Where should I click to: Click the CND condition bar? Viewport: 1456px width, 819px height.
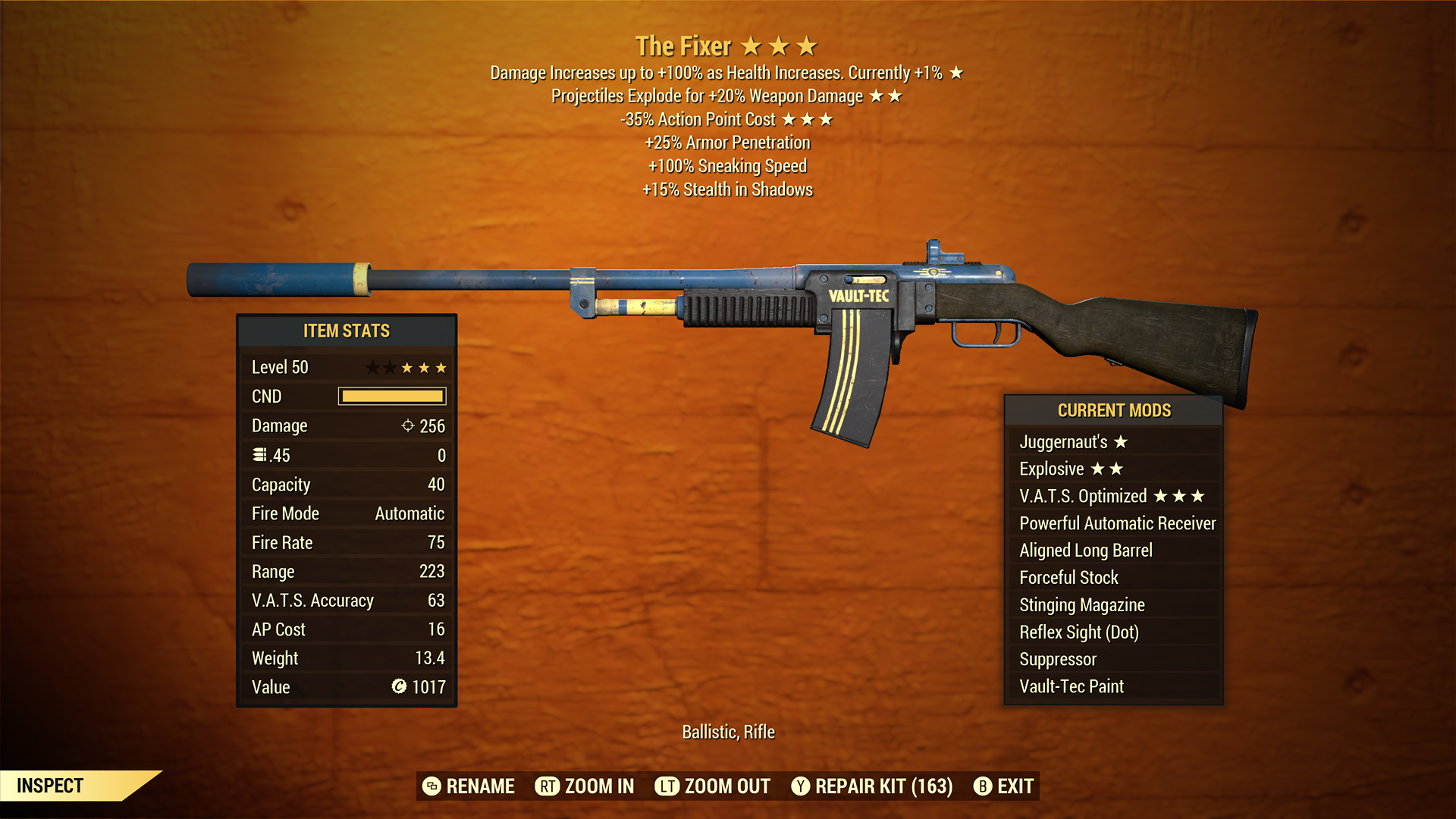pos(392,396)
